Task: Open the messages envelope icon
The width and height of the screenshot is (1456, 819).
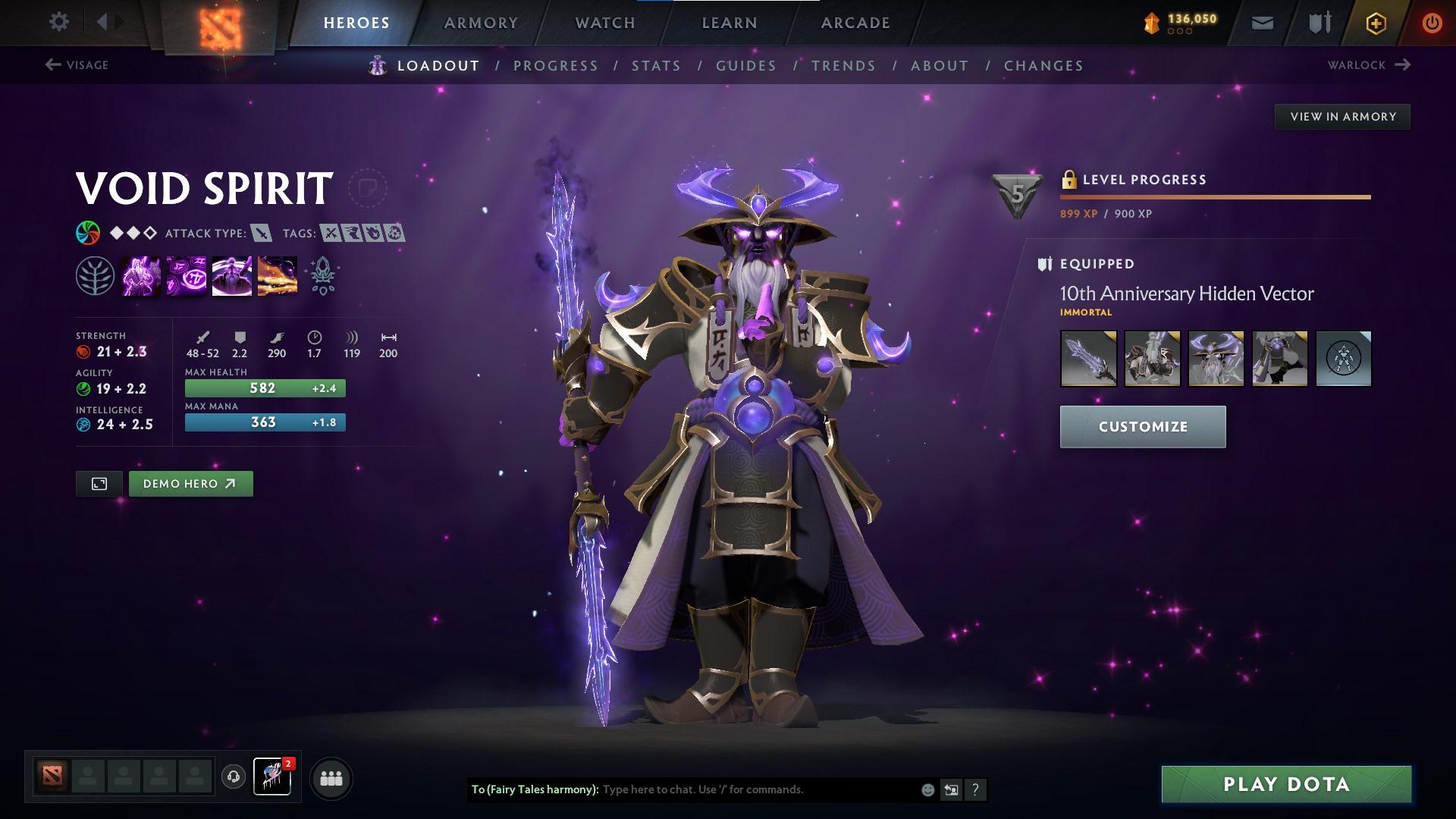Action: click(1261, 22)
